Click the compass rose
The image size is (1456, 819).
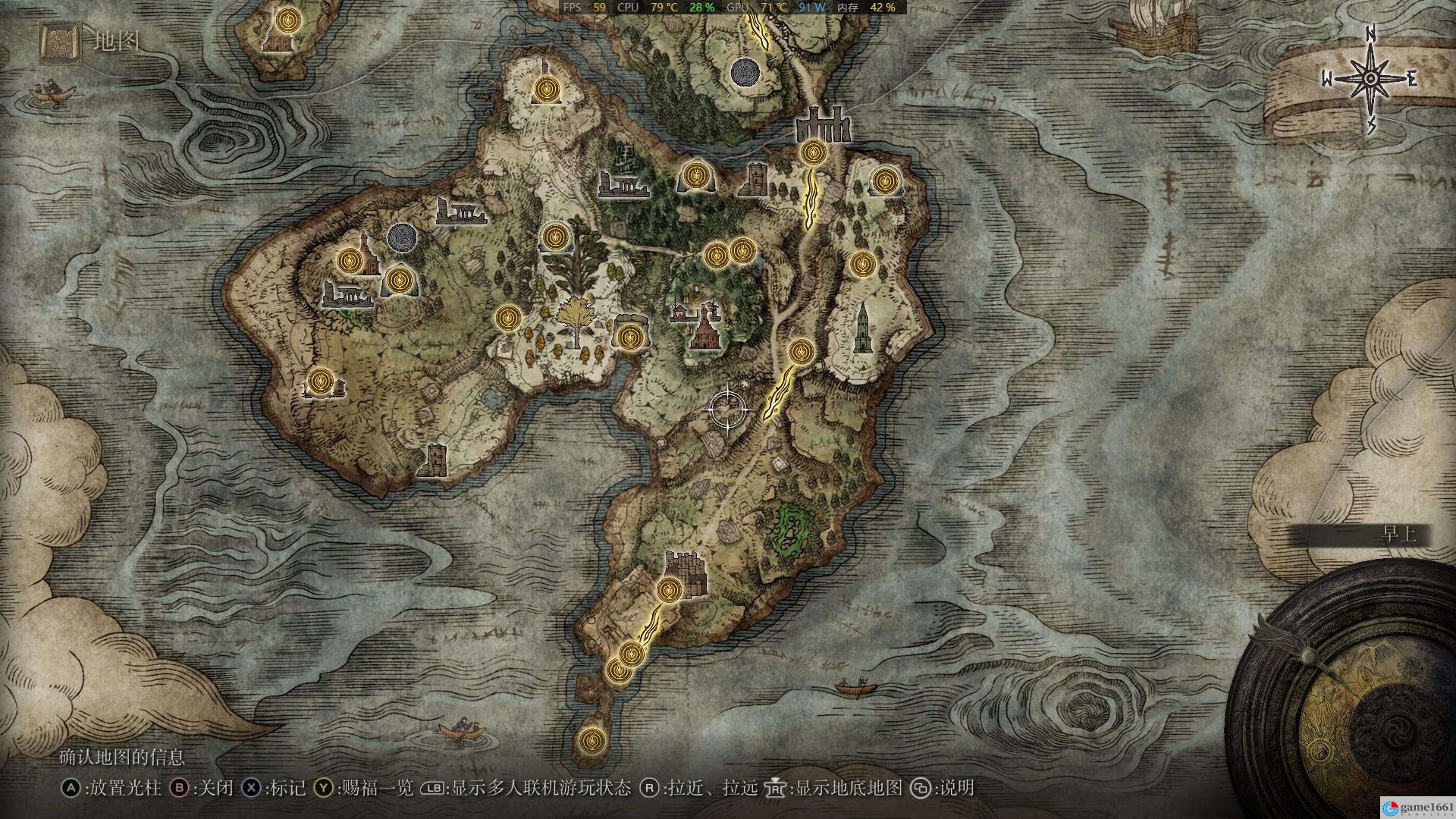(1371, 80)
